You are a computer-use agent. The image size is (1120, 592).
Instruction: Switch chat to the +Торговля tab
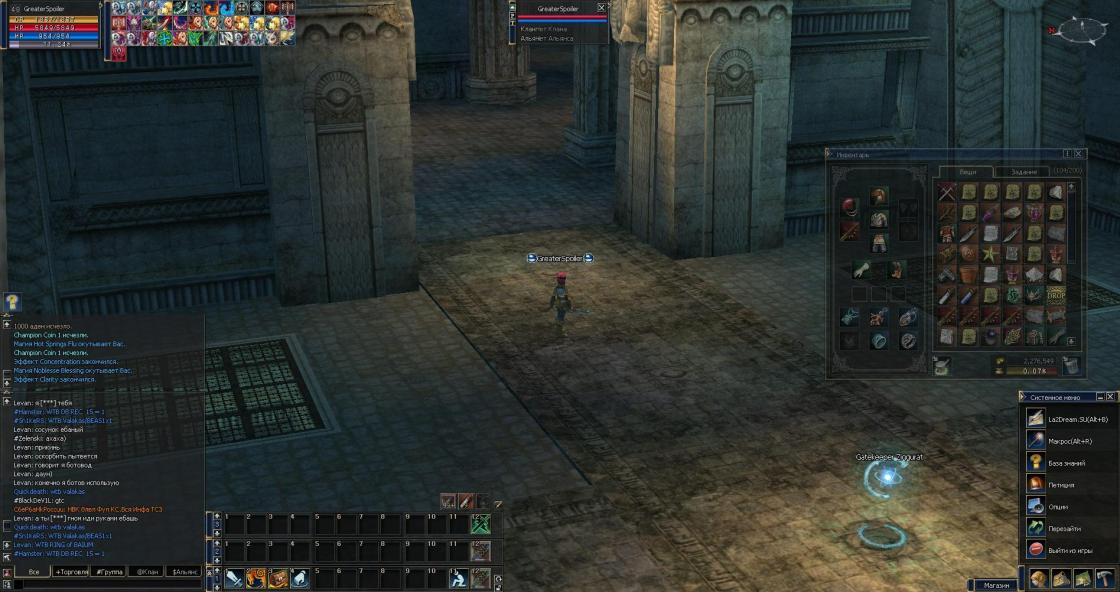click(74, 572)
